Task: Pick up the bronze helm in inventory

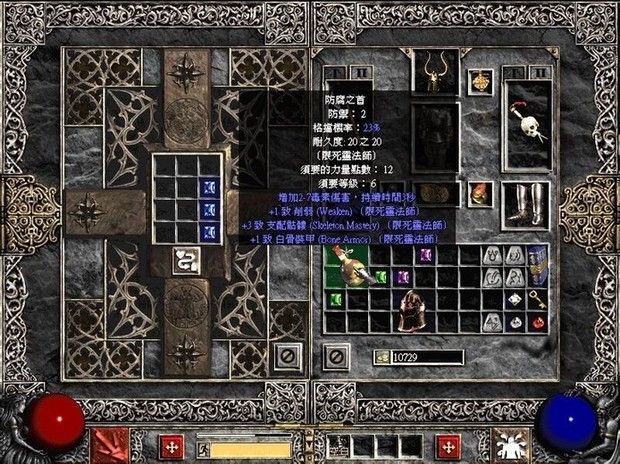Action: [413, 307]
